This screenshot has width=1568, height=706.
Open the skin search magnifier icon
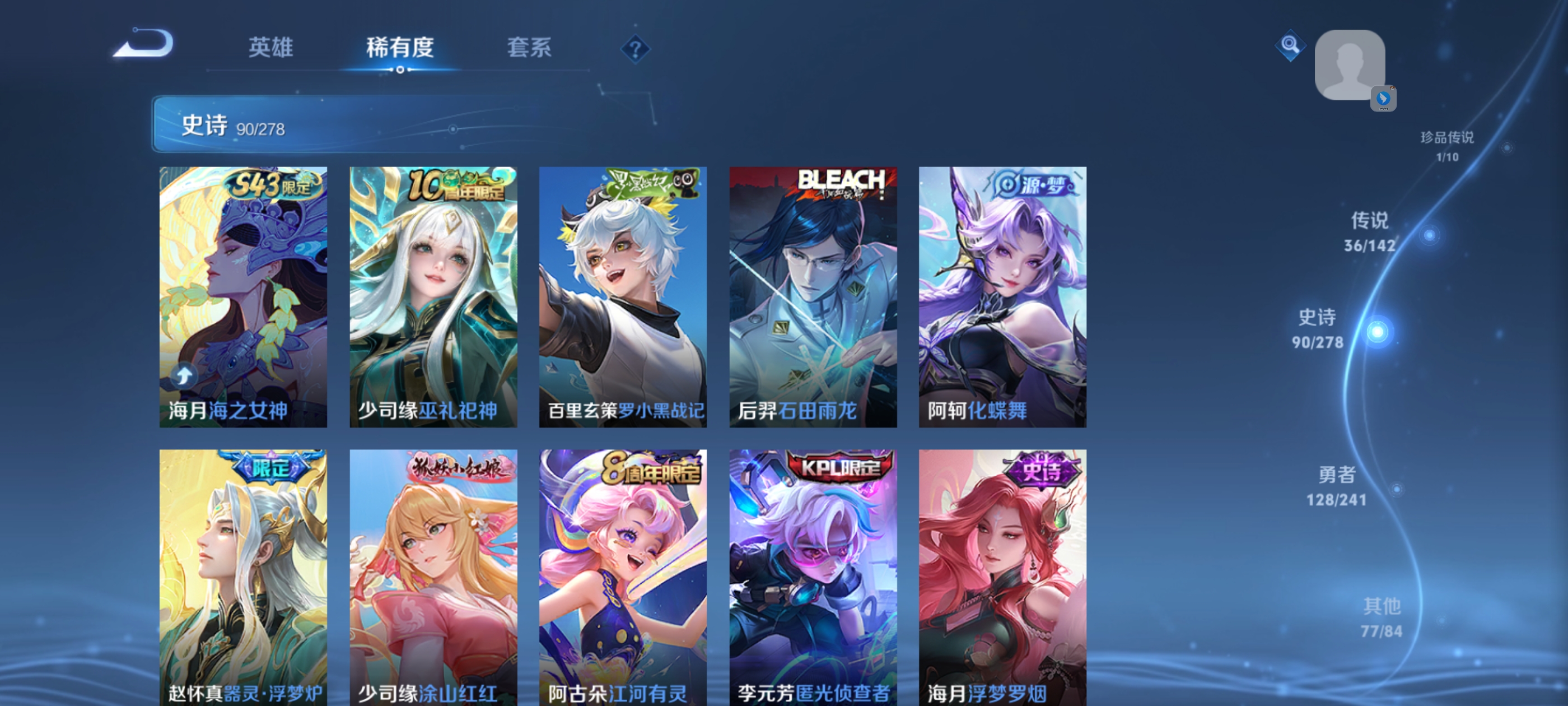[x=1290, y=46]
